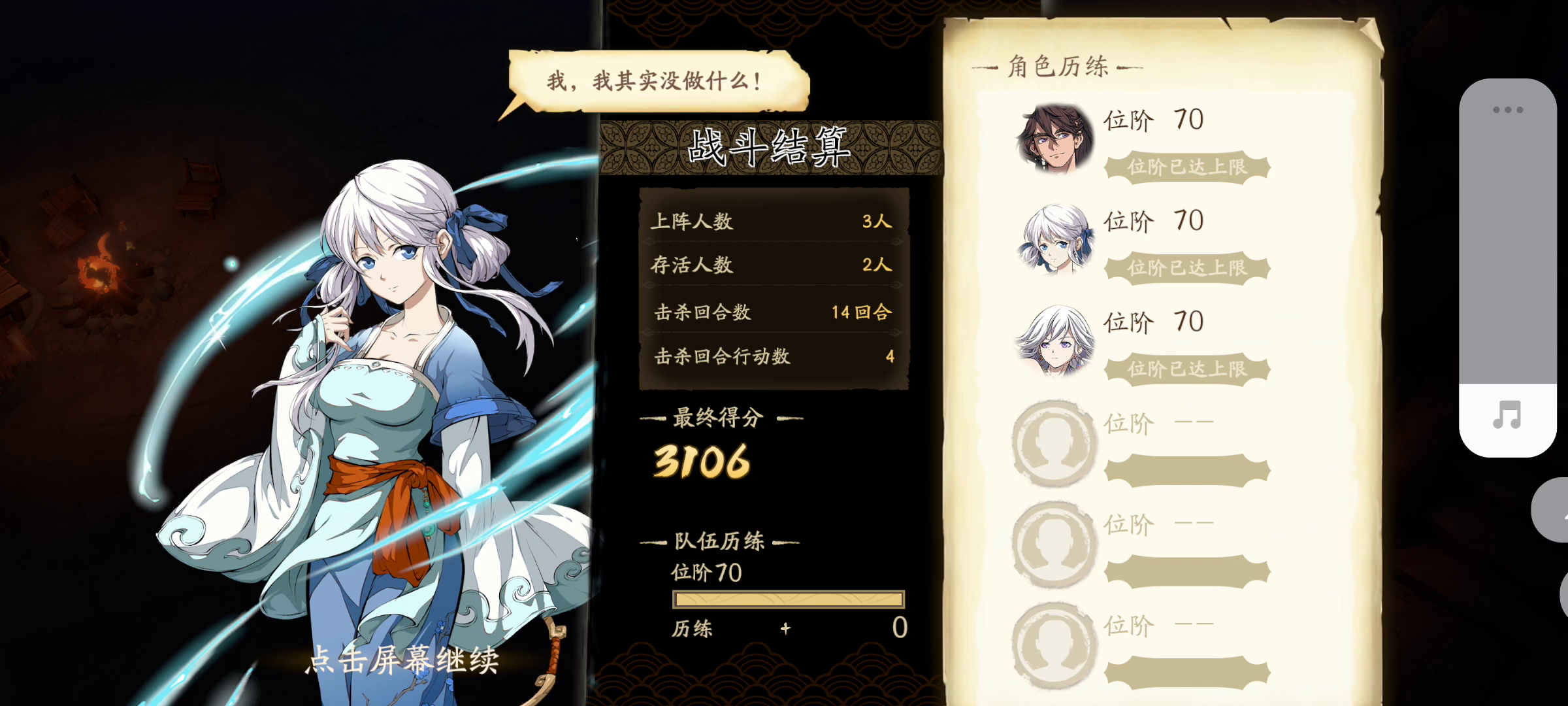Click the bottom empty character silhouette
Viewport: 1568px width, 706px height.
(1054, 644)
